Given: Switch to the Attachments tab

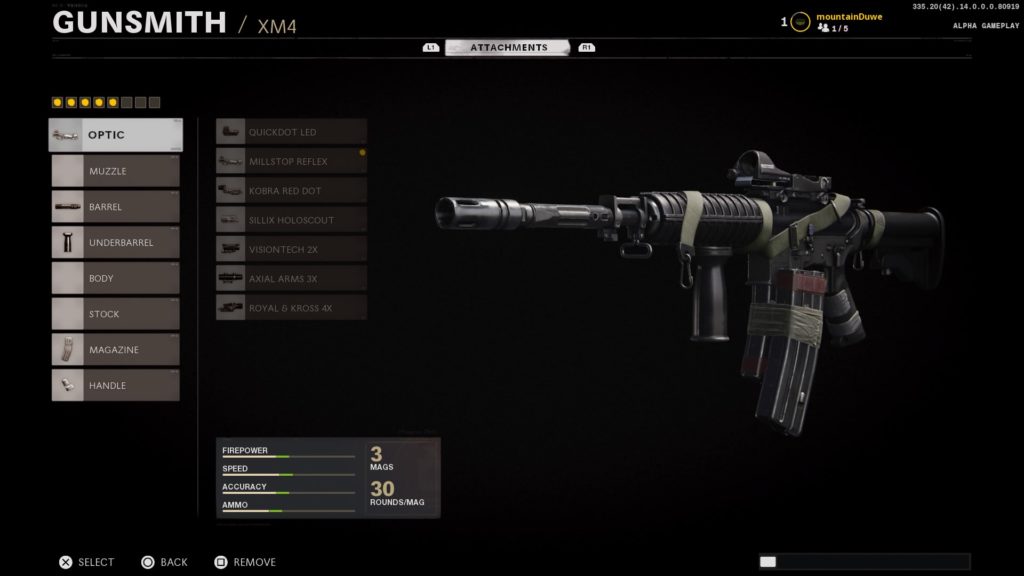Looking at the screenshot, I should coord(508,47).
